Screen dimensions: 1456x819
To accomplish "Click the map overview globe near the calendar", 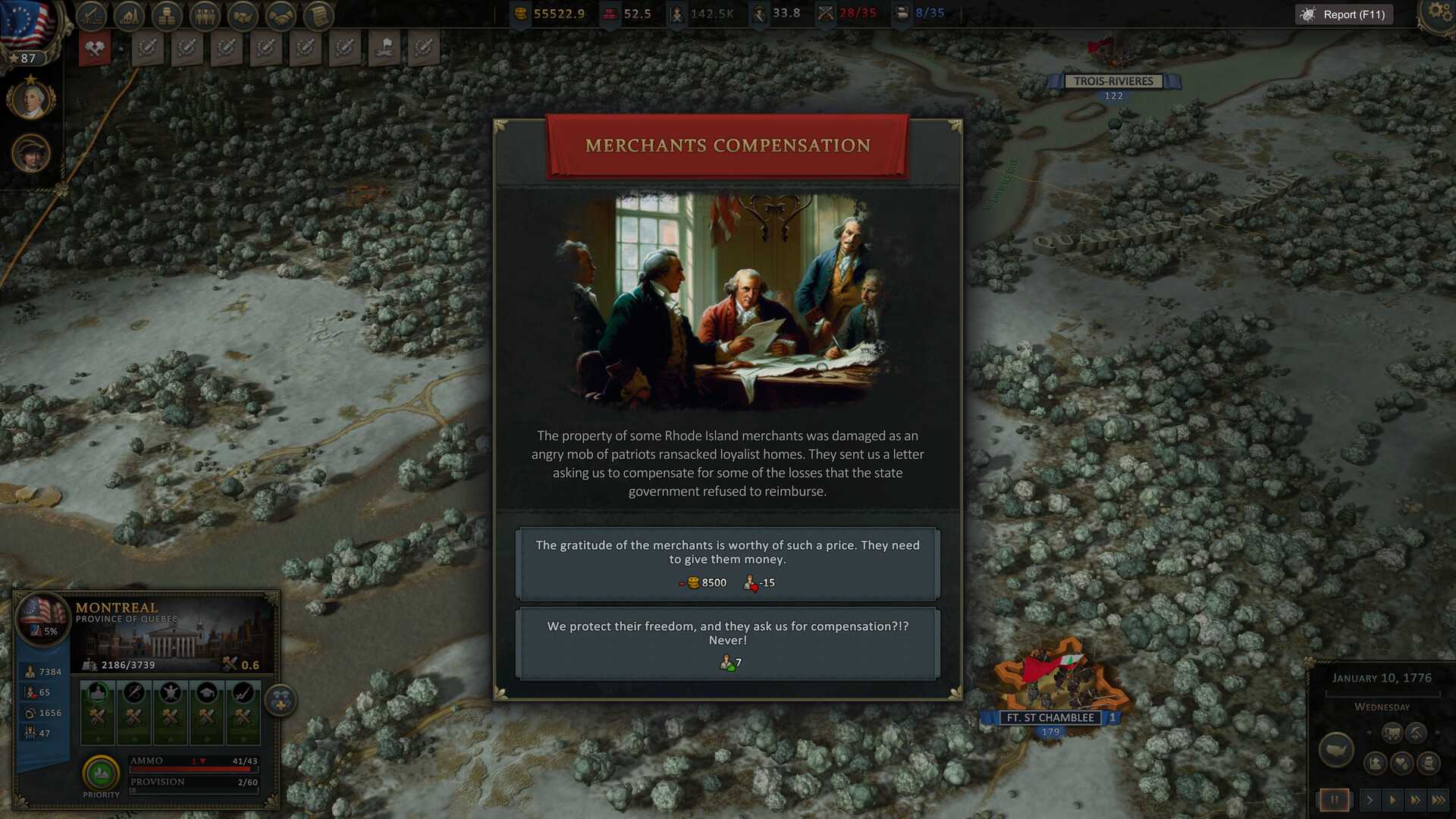I will [1336, 749].
